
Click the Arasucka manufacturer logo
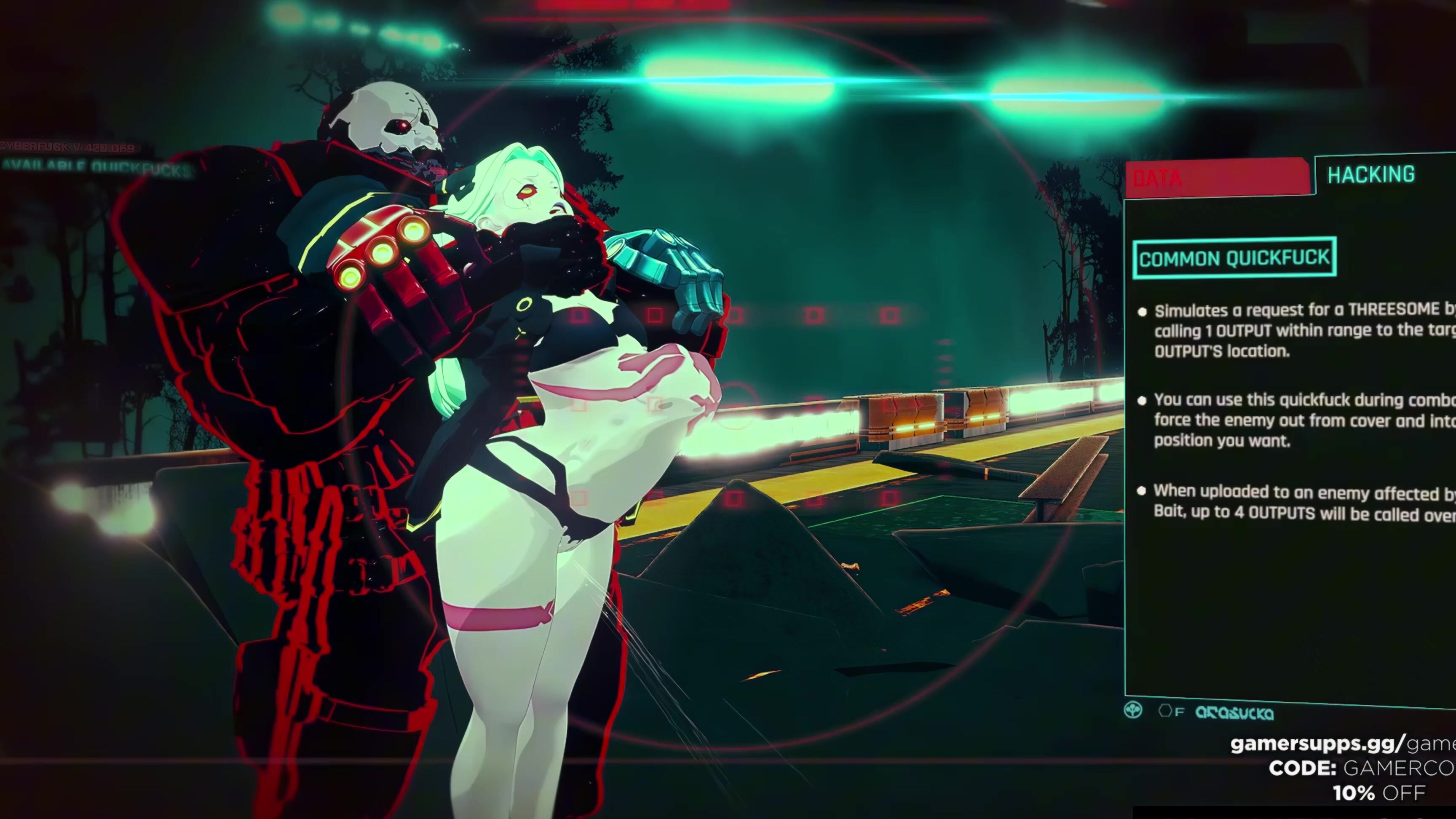[x=1236, y=713]
